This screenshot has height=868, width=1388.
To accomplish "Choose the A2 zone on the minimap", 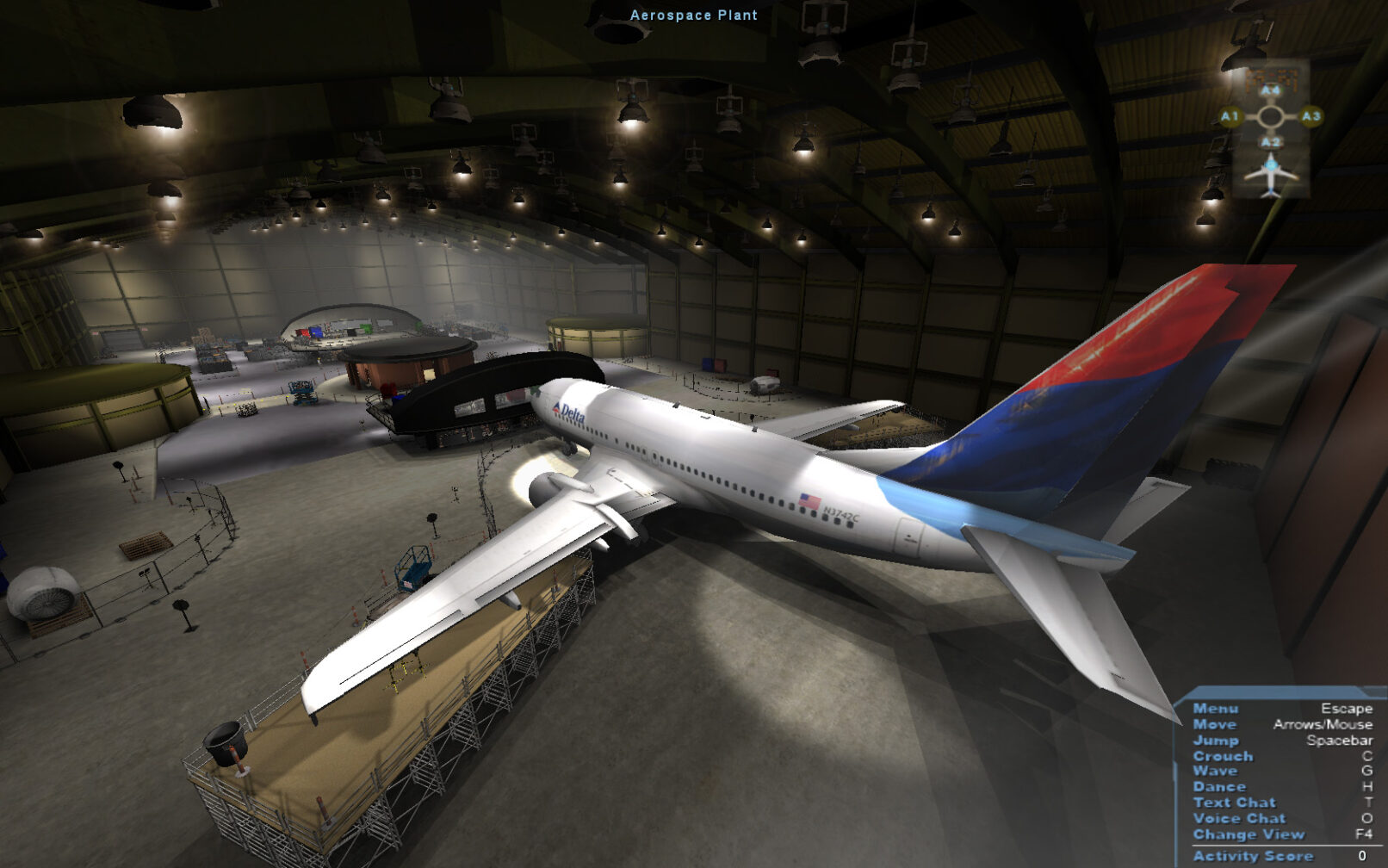I will [1271, 142].
